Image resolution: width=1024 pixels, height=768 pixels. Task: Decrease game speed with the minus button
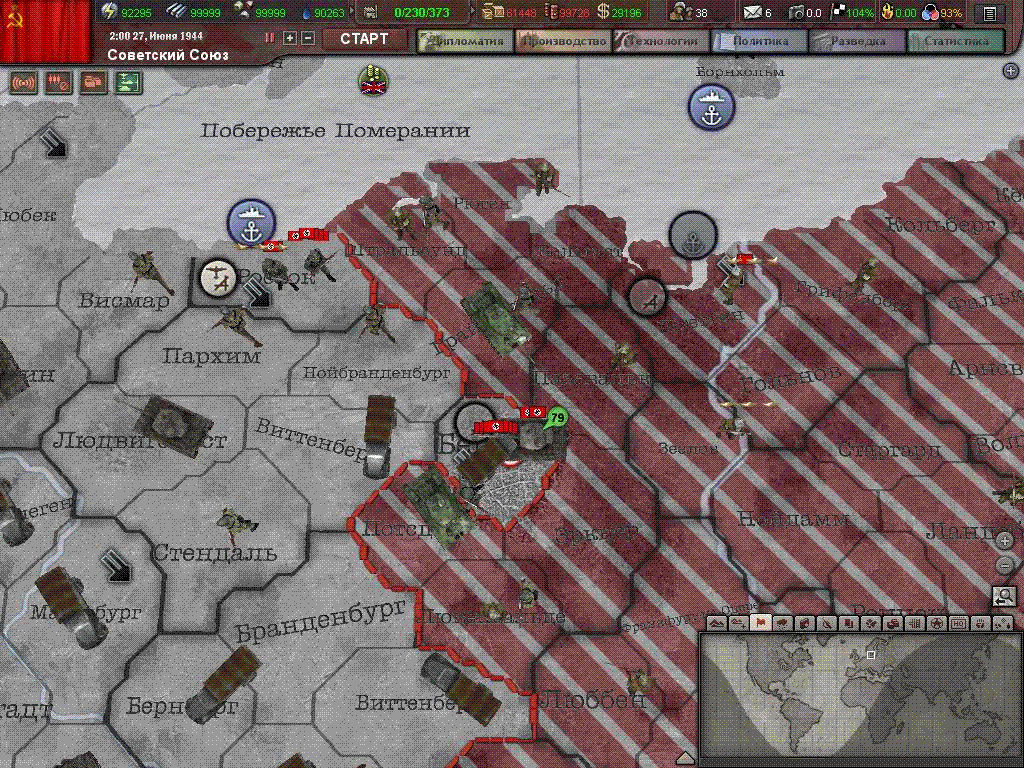click(x=308, y=38)
